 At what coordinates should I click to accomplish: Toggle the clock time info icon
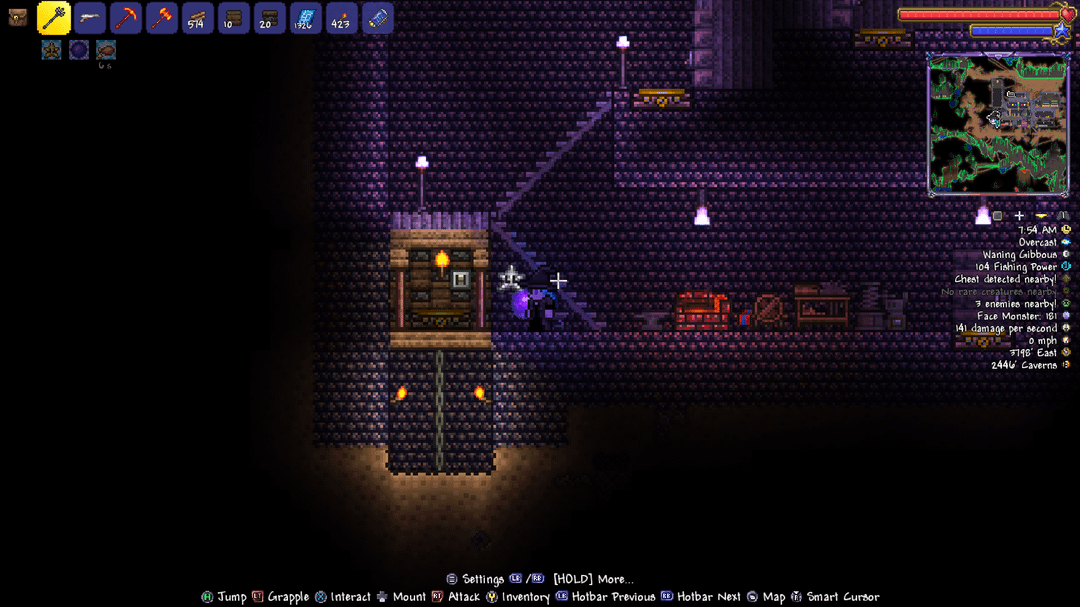[x=1066, y=230]
